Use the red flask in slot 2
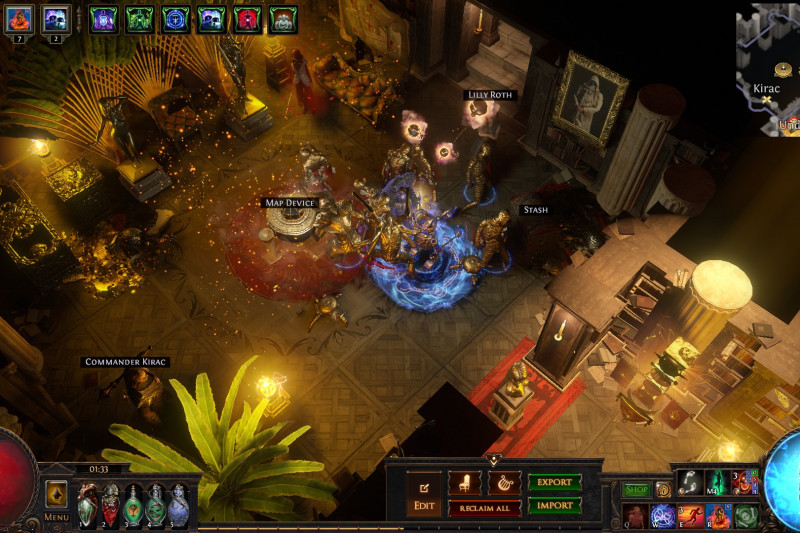This screenshot has width=800, height=533. (110, 505)
